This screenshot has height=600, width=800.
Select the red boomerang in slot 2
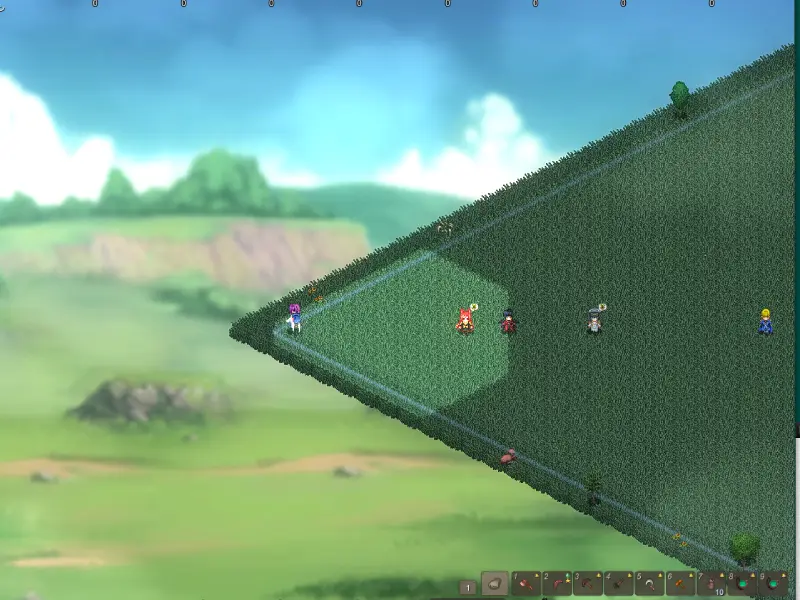(x=557, y=584)
